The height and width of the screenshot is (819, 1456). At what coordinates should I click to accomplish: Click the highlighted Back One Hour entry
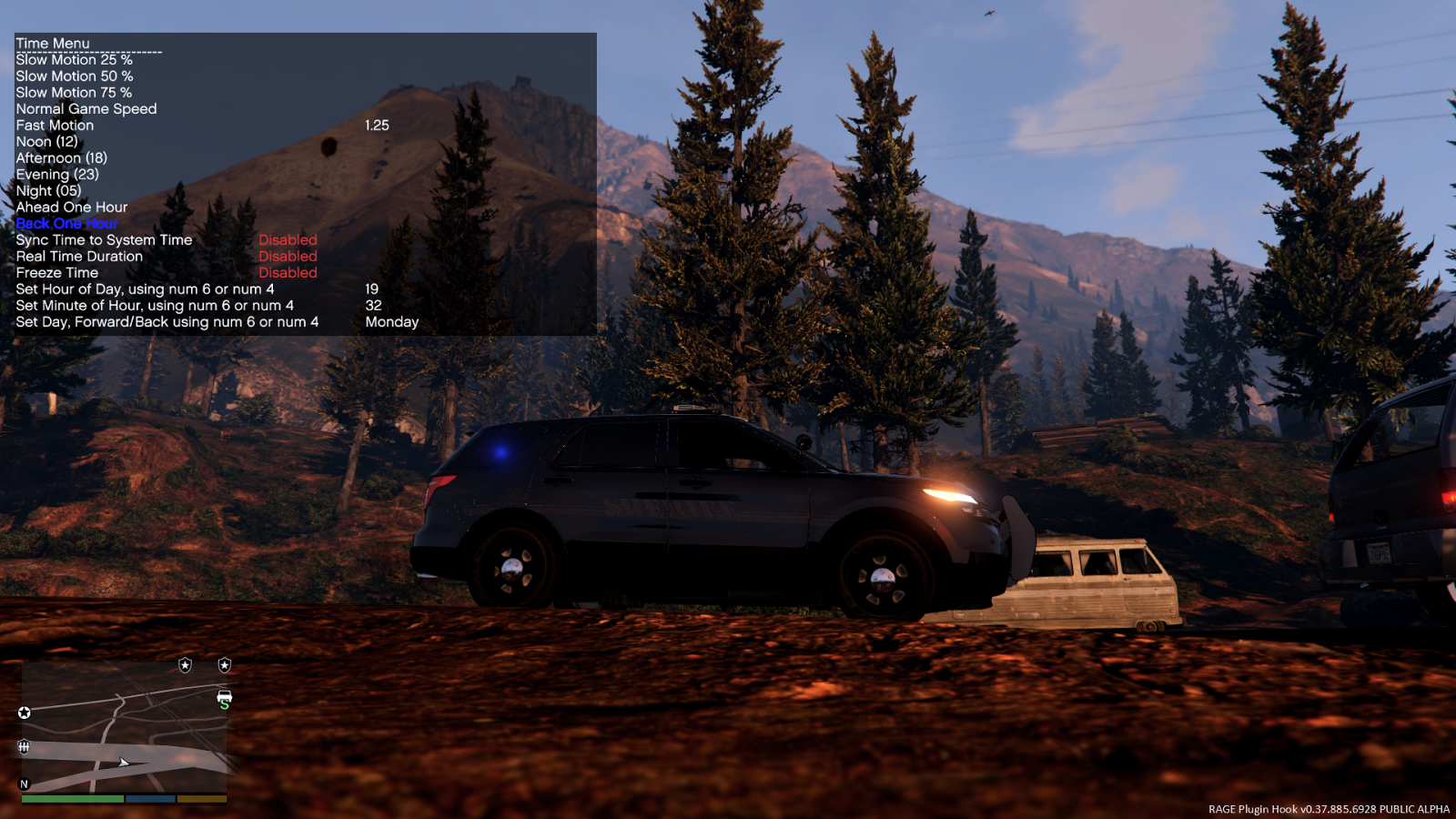[x=66, y=224]
